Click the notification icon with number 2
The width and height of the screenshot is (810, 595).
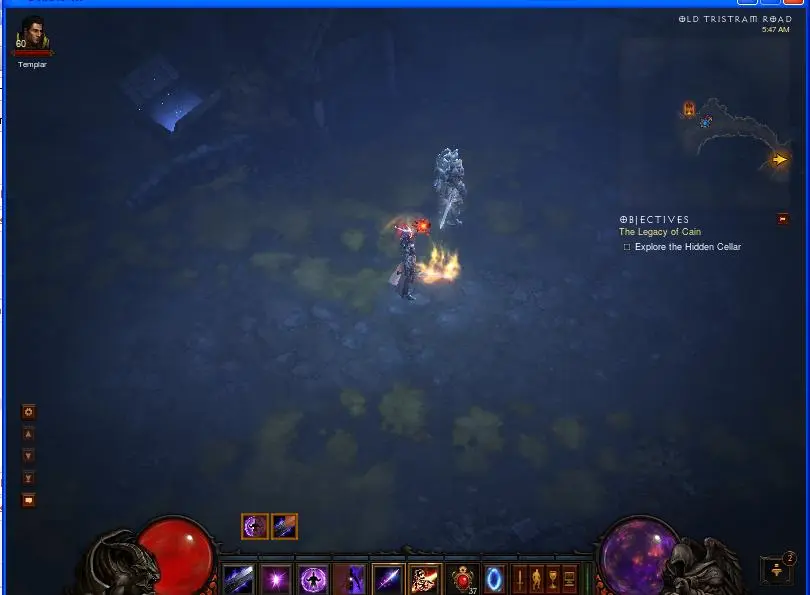[778, 569]
